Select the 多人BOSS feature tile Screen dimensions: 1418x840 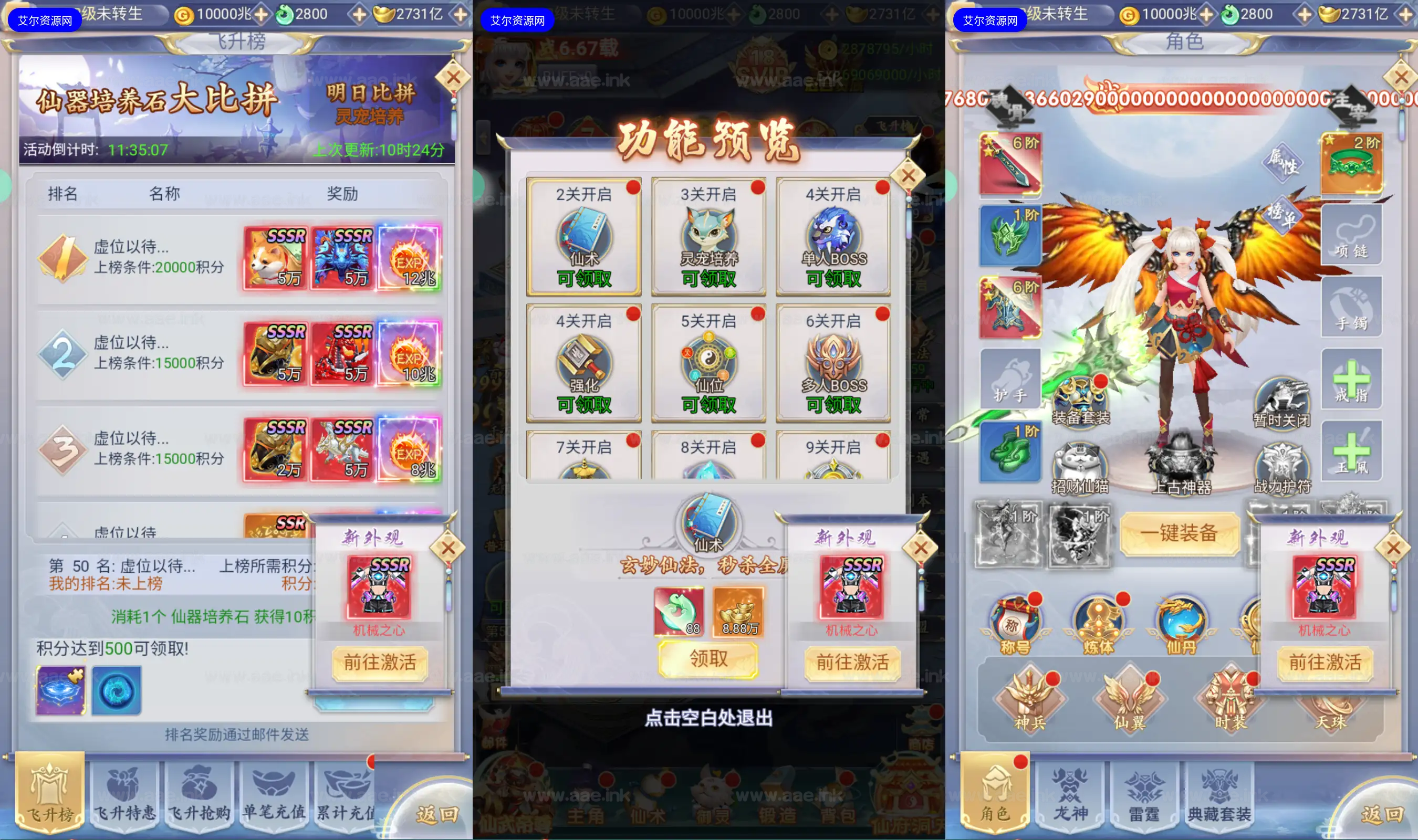tap(833, 363)
